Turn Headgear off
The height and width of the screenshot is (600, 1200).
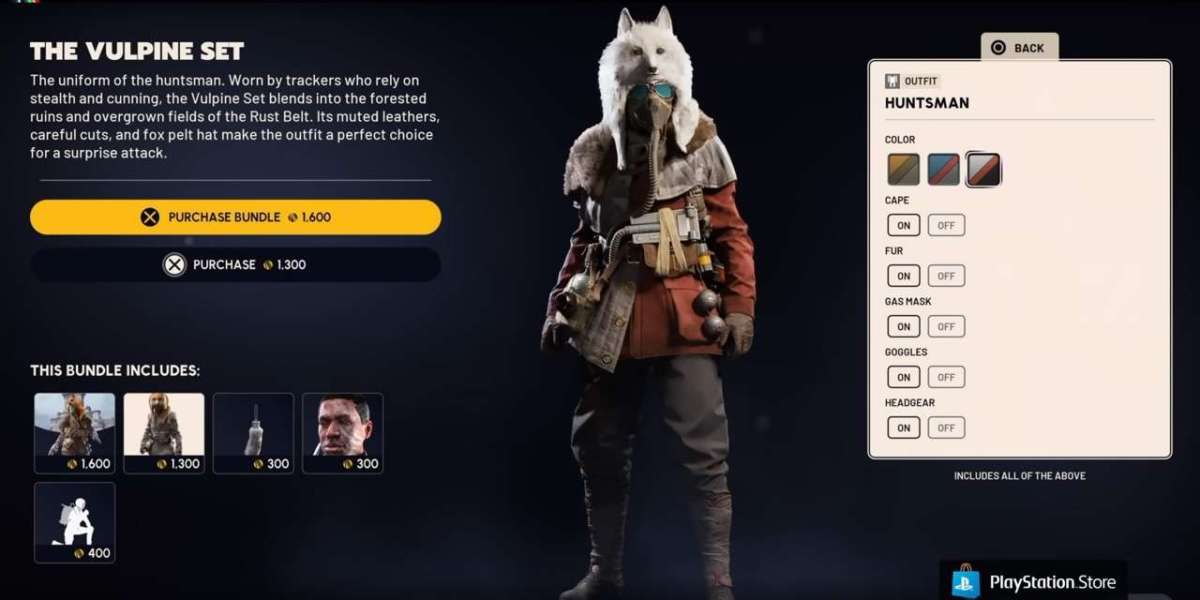pos(946,428)
